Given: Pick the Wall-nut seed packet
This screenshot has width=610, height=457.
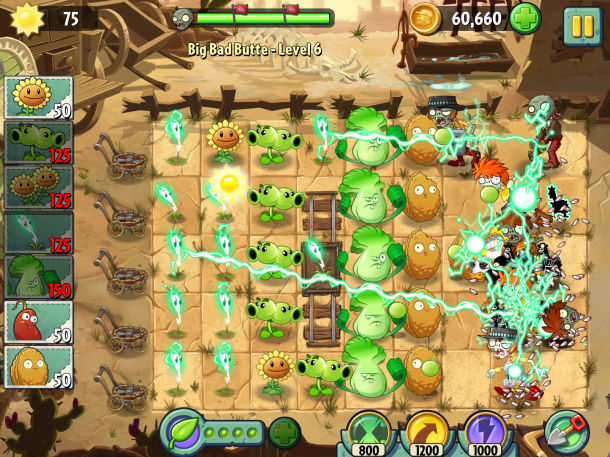Looking at the screenshot, I should pyautogui.click(x=39, y=366).
